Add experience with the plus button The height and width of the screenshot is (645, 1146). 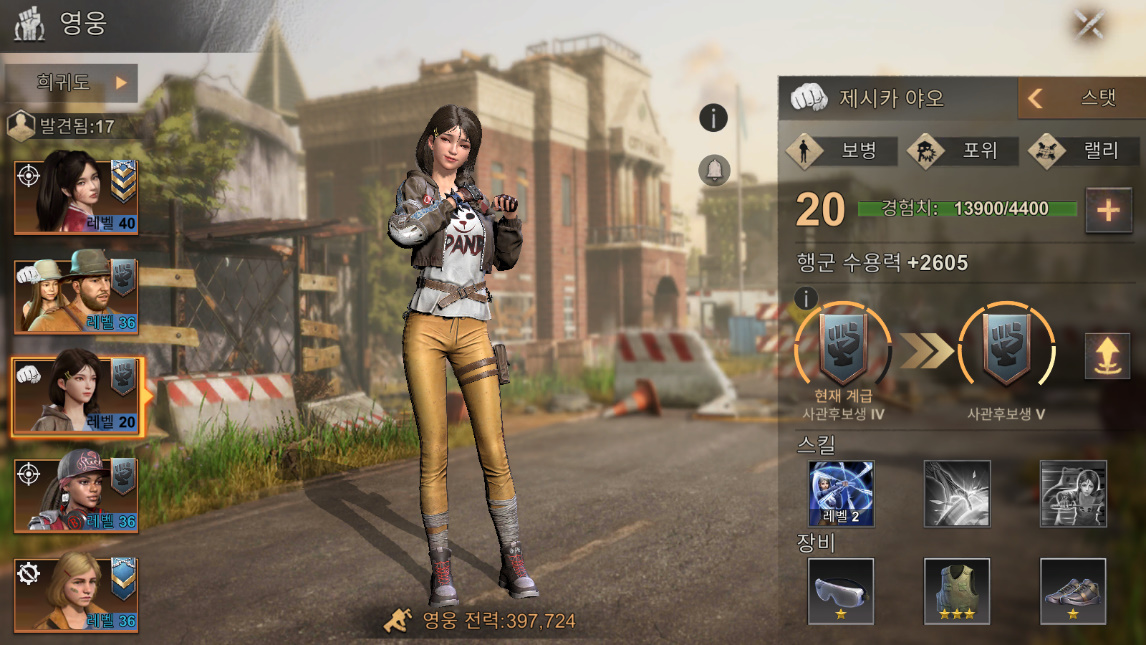point(1108,210)
